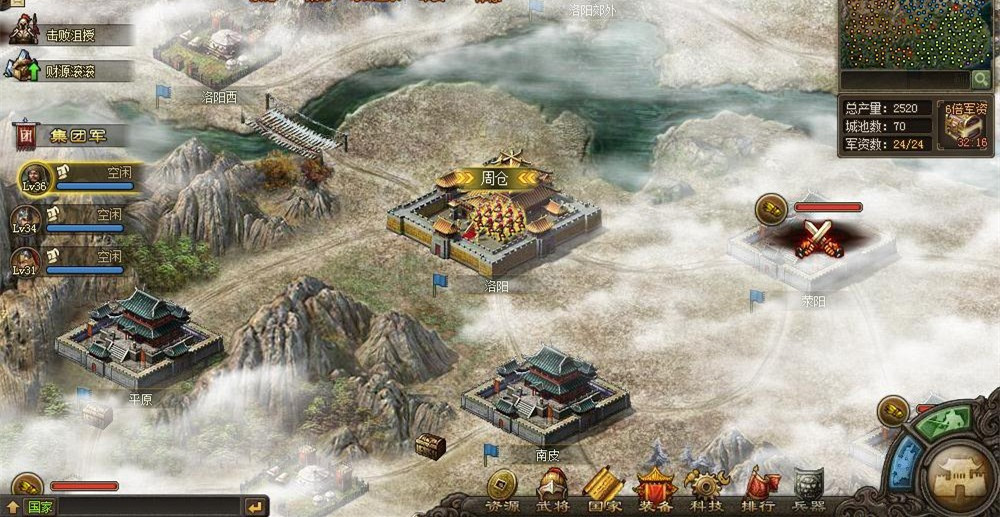Viewport: 1000px width, 517px height.
Task: Click the chat send arrow button
Action: tap(255, 507)
